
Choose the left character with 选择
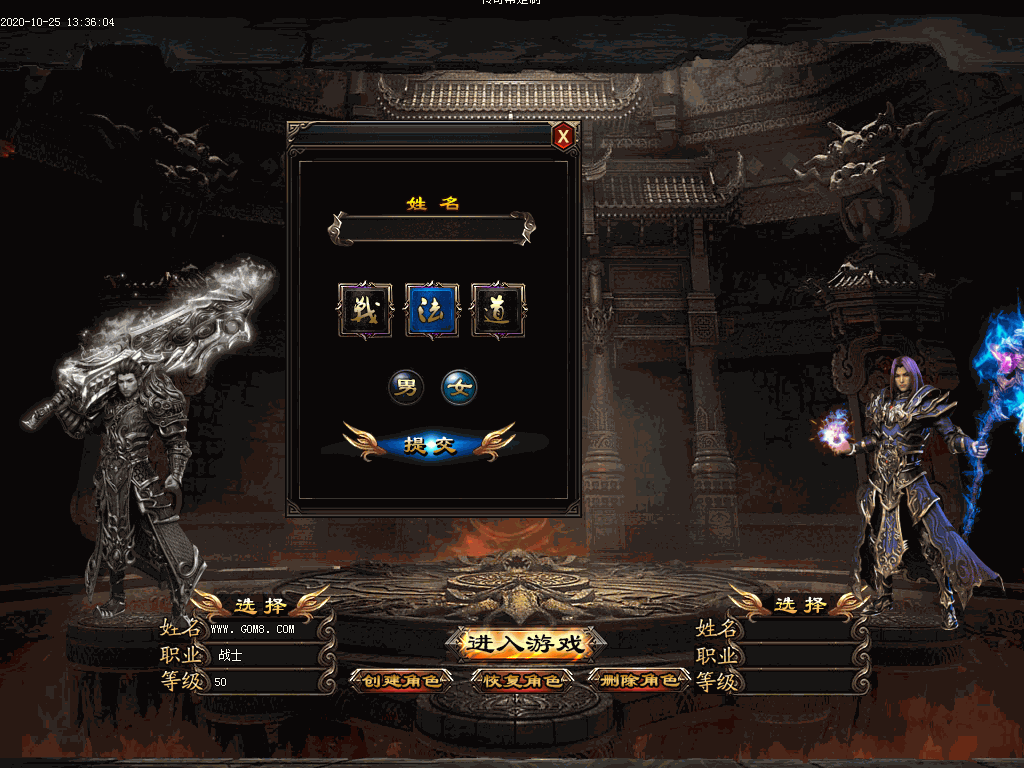coord(261,605)
